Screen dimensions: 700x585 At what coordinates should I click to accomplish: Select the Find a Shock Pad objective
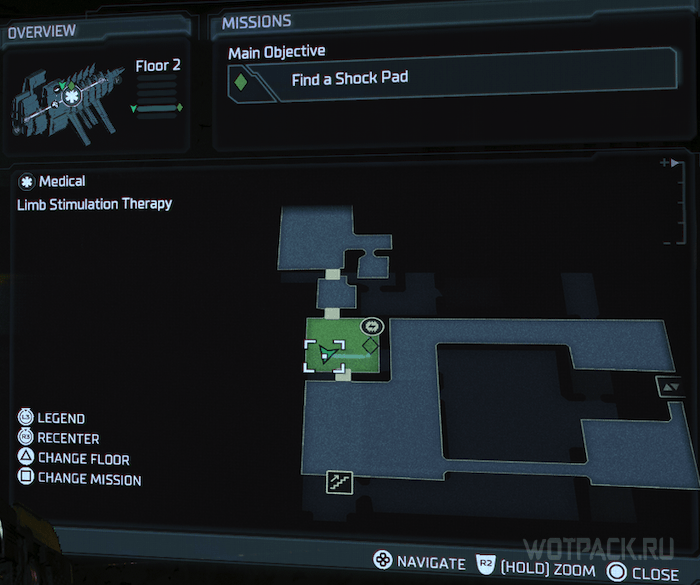point(349,78)
